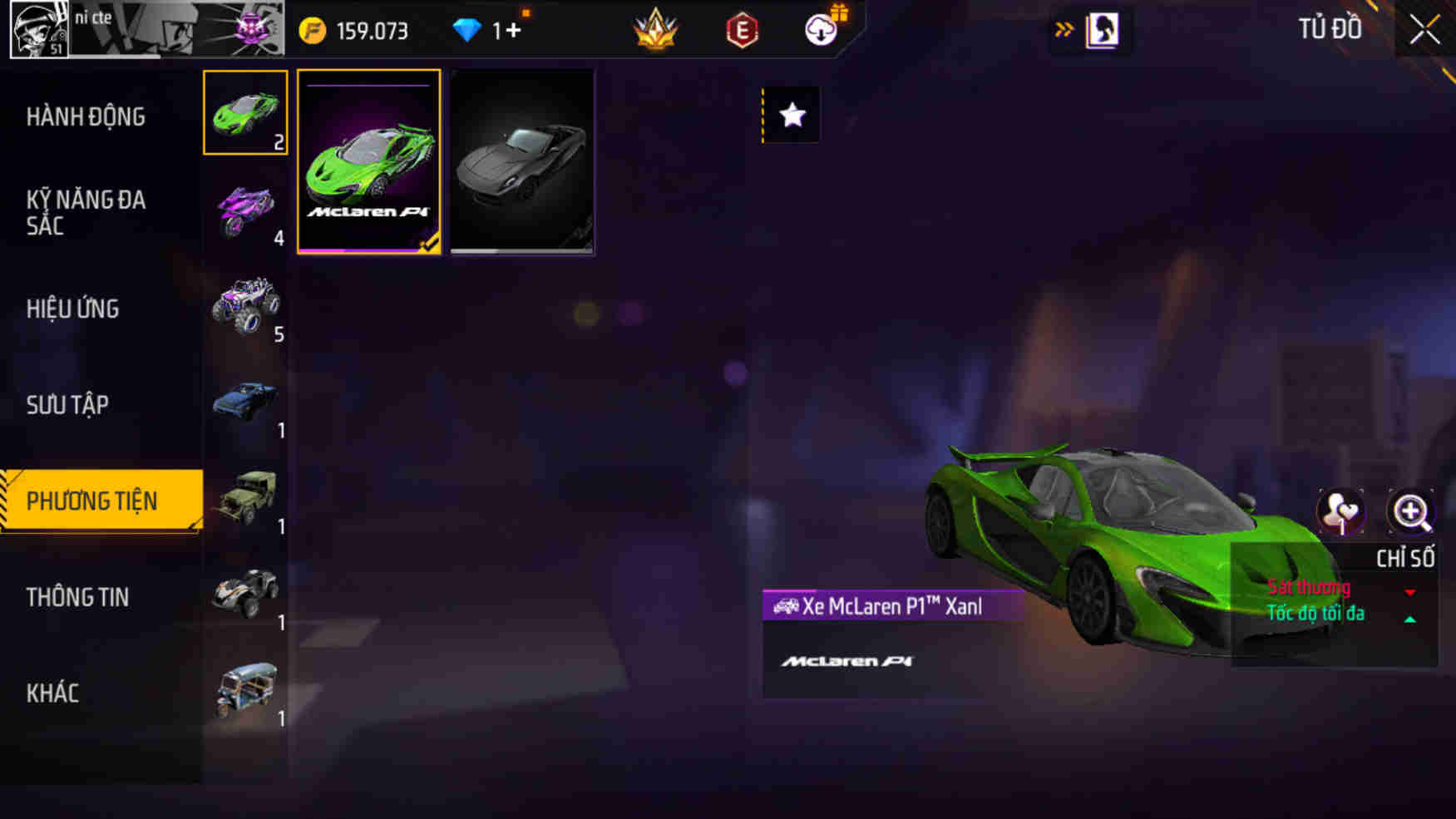Switch to the HÀNH ĐỘNG tab

click(87, 117)
